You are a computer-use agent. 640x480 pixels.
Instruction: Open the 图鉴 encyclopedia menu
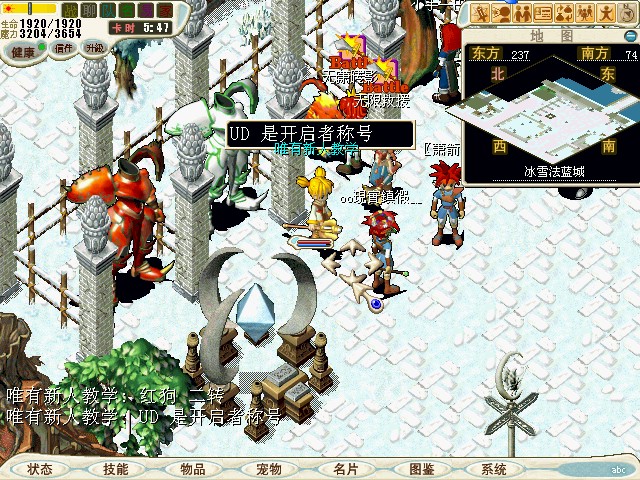tap(421, 468)
